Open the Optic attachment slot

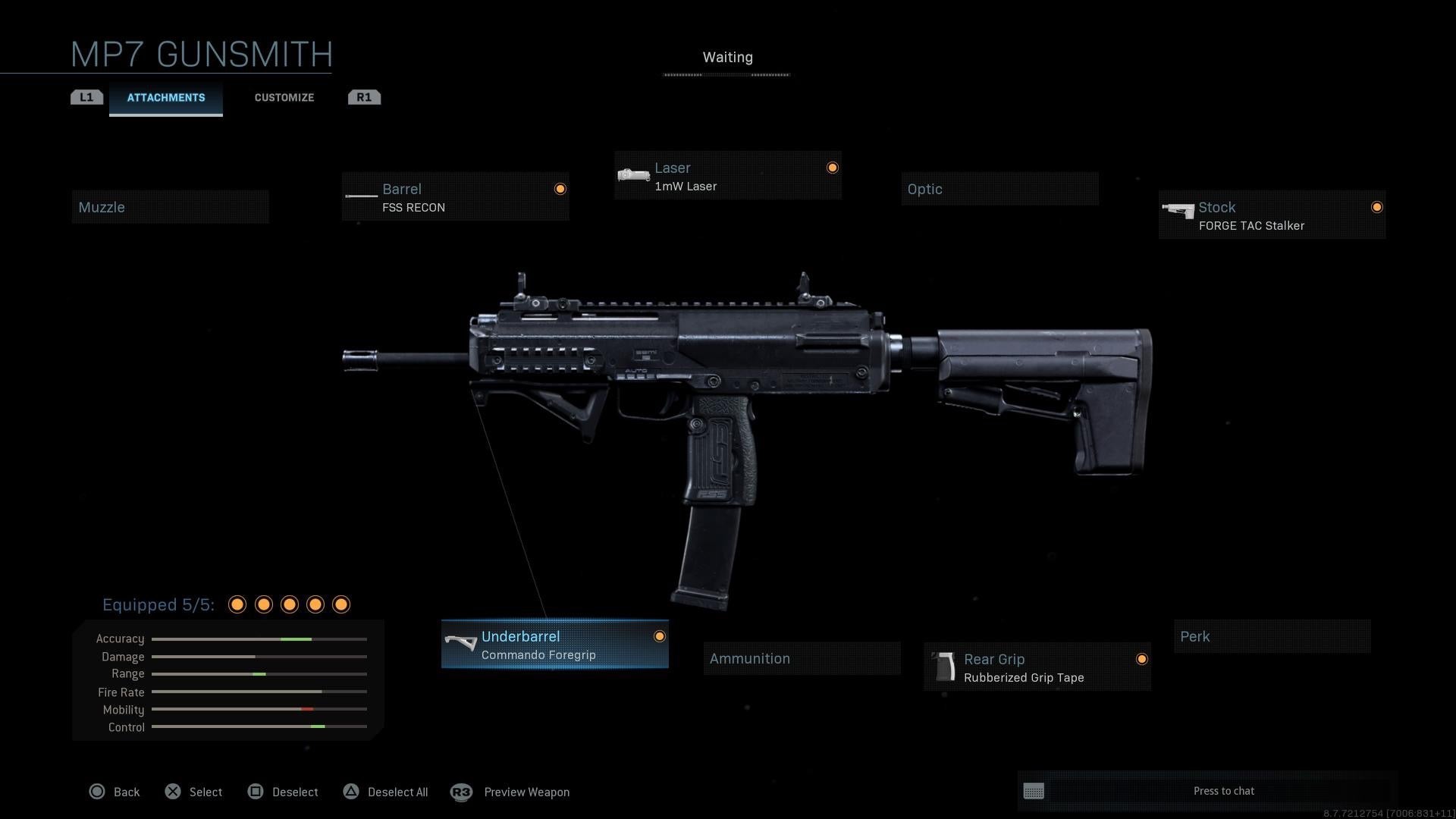point(999,189)
